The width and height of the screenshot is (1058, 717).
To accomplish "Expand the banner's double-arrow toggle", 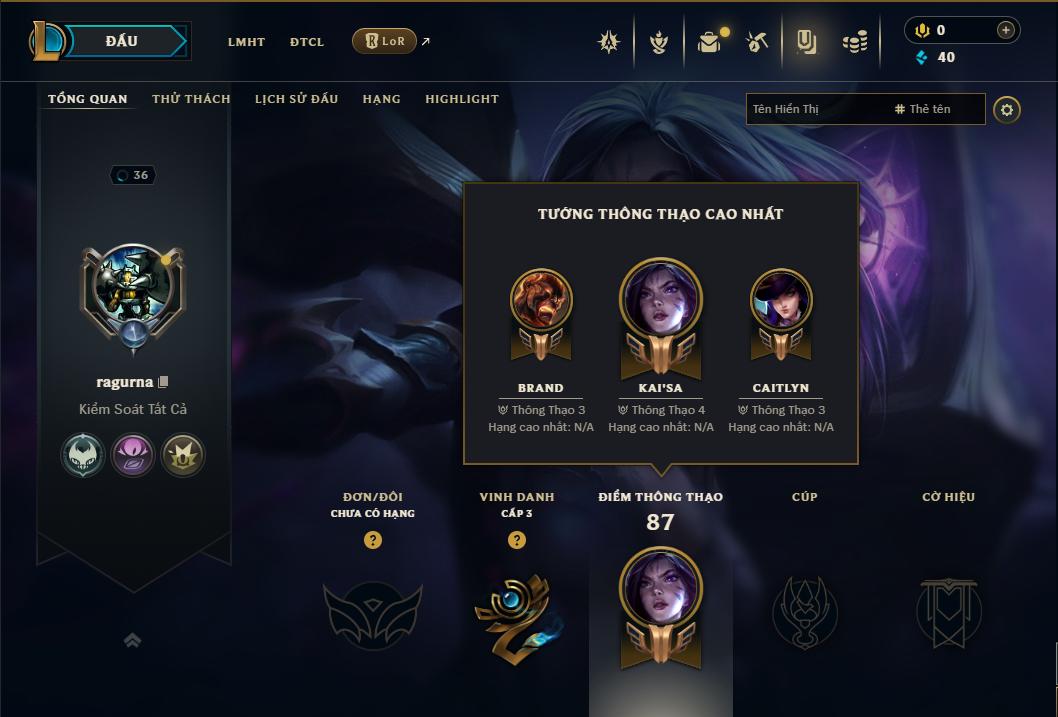I will [132, 640].
